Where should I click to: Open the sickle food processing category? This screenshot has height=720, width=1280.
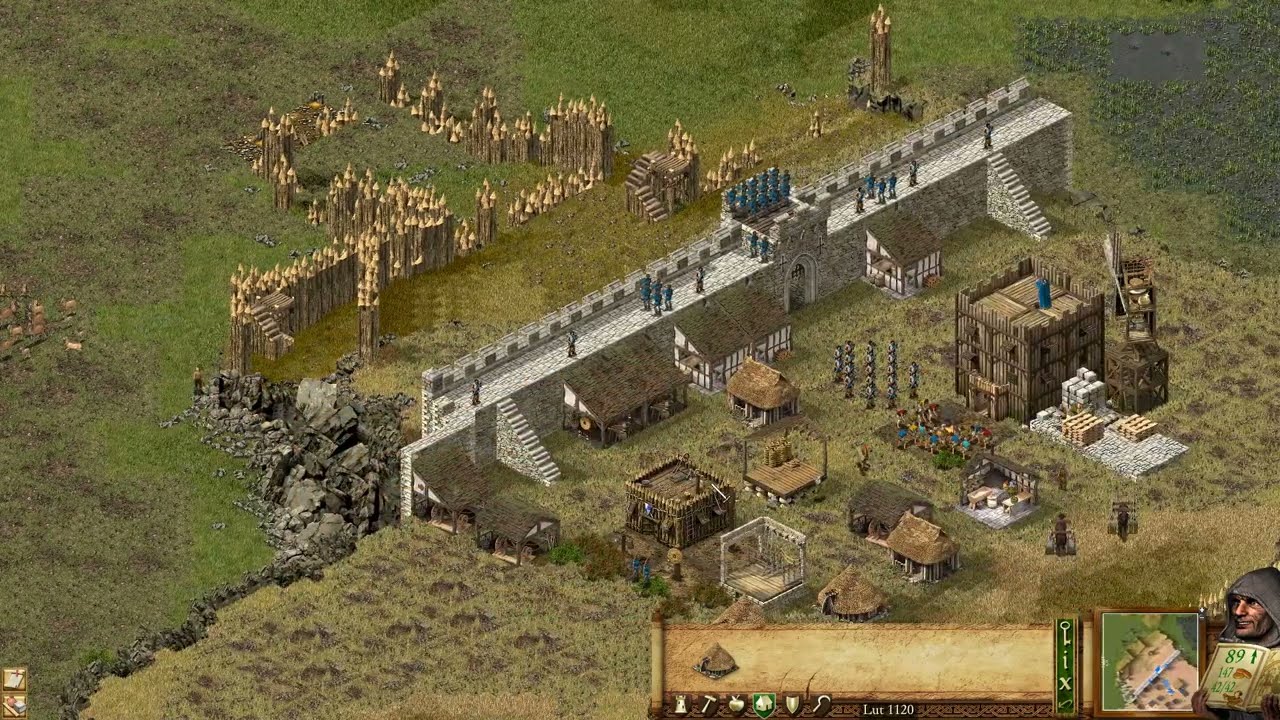821,705
